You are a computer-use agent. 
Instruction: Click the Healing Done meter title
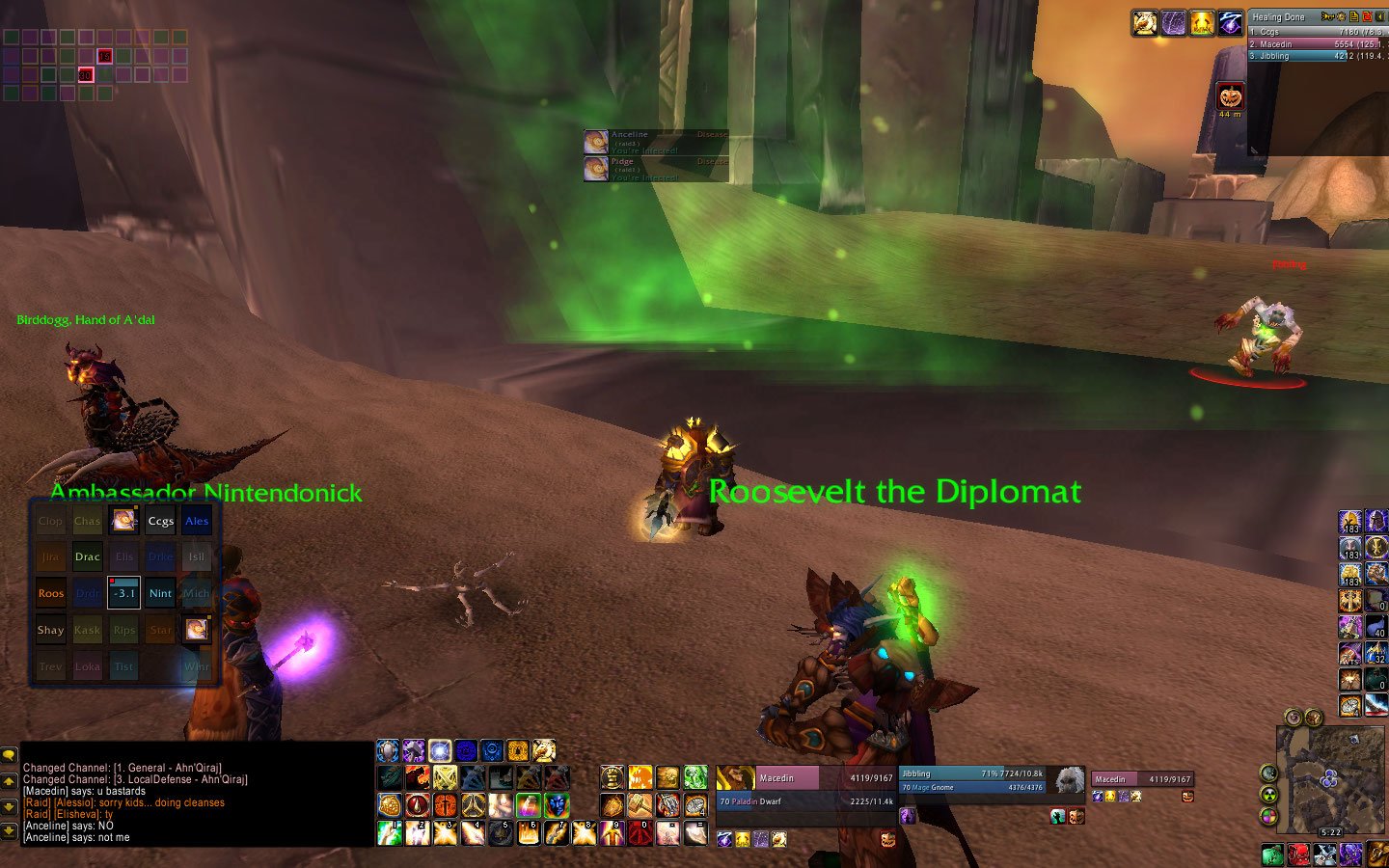[x=1279, y=17]
